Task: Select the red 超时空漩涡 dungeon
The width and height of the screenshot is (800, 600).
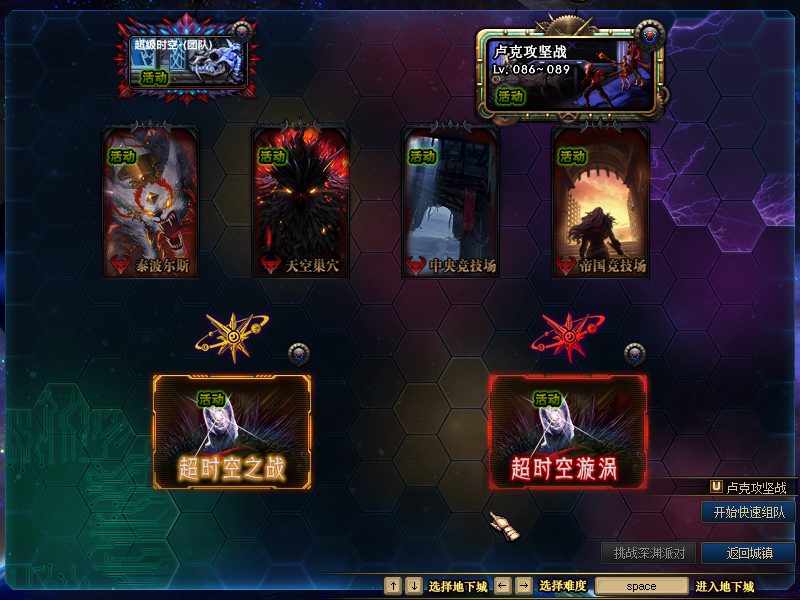Action: coord(567,433)
